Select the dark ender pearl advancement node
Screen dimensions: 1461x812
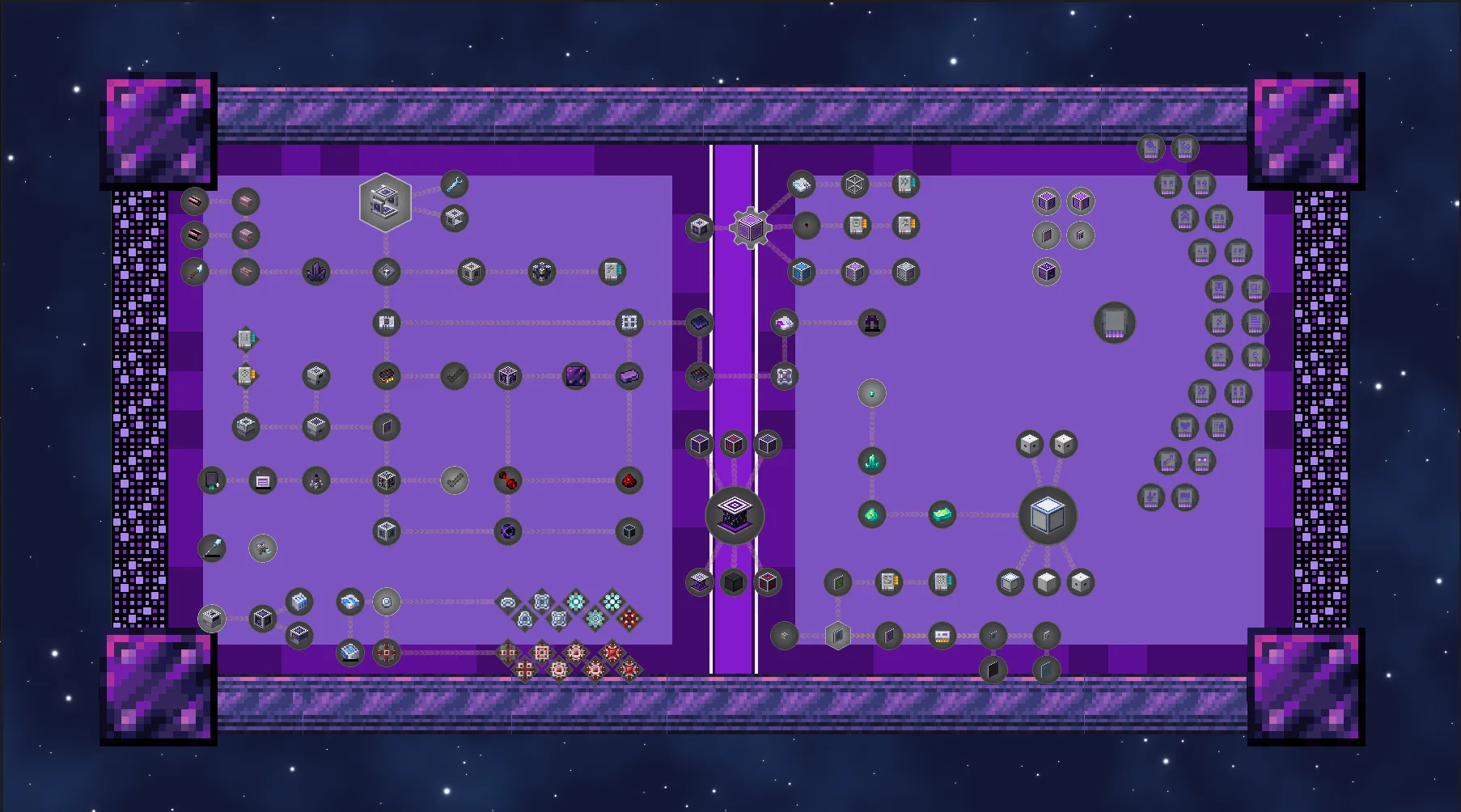(x=507, y=531)
